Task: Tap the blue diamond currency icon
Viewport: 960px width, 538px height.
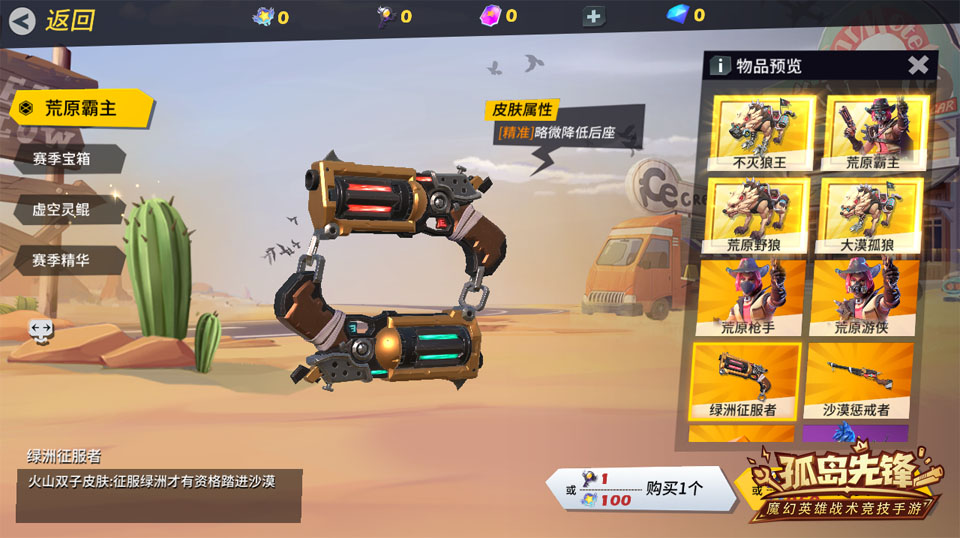Action: (x=679, y=15)
